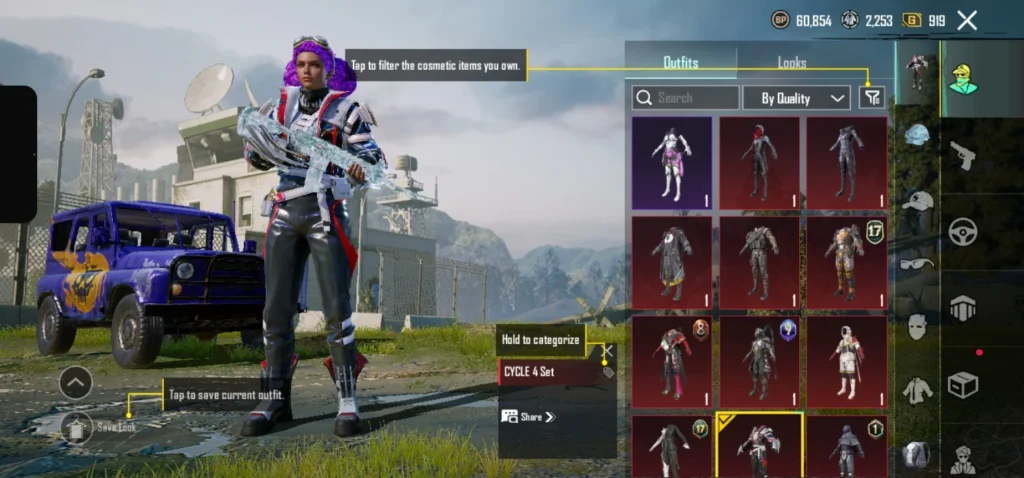Open the crate box category
1024x478 pixels.
[x=962, y=385]
